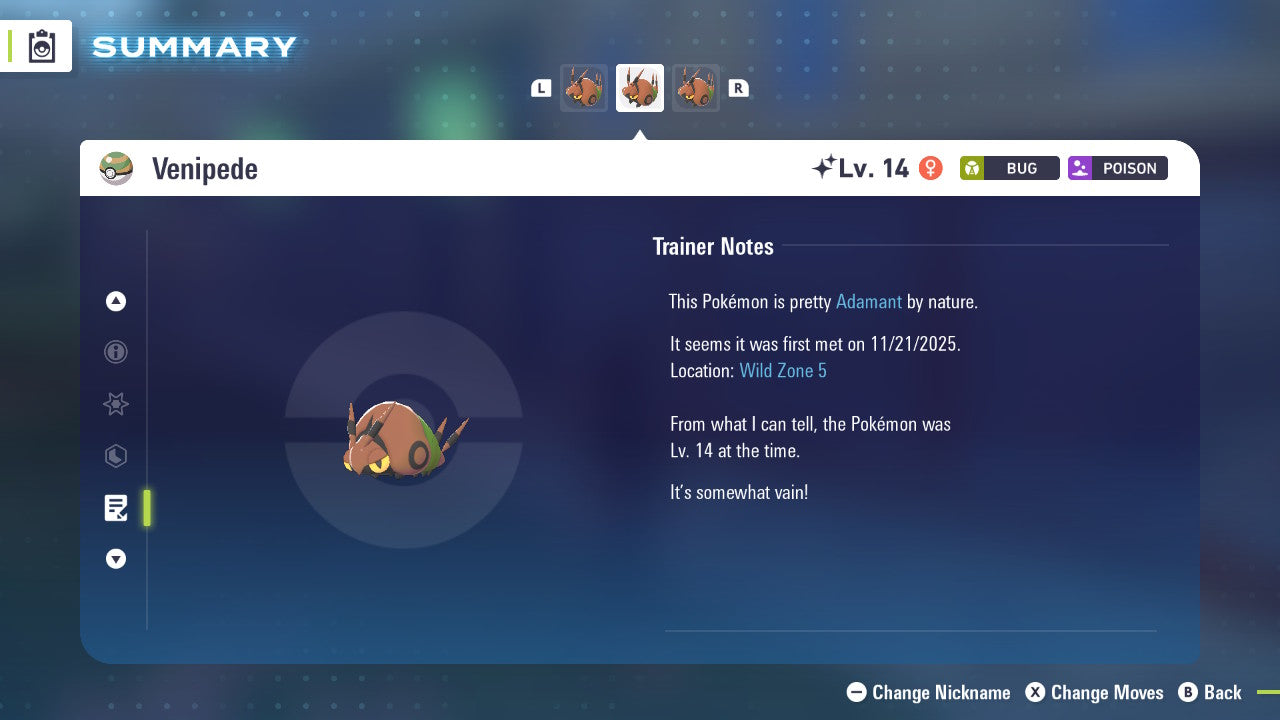Open the Wild Zone 5 location link
The height and width of the screenshot is (720, 1280).
coord(783,370)
